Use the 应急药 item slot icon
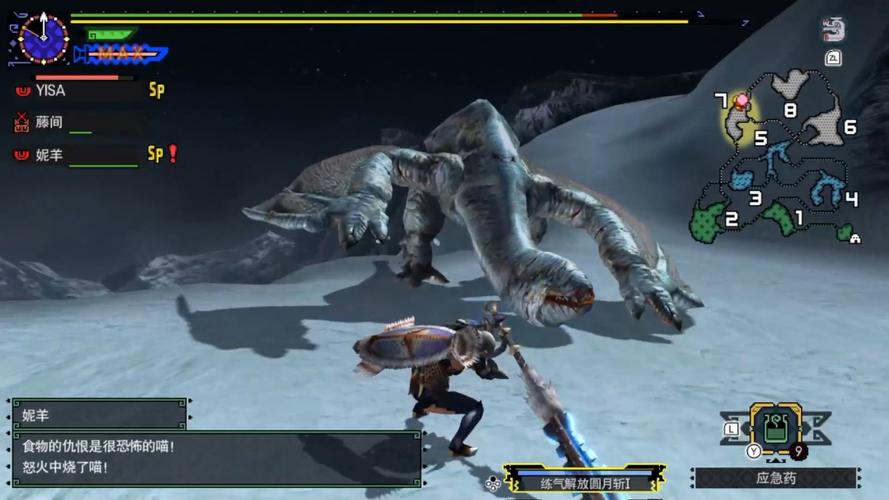The width and height of the screenshot is (889, 500). coord(775,429)
